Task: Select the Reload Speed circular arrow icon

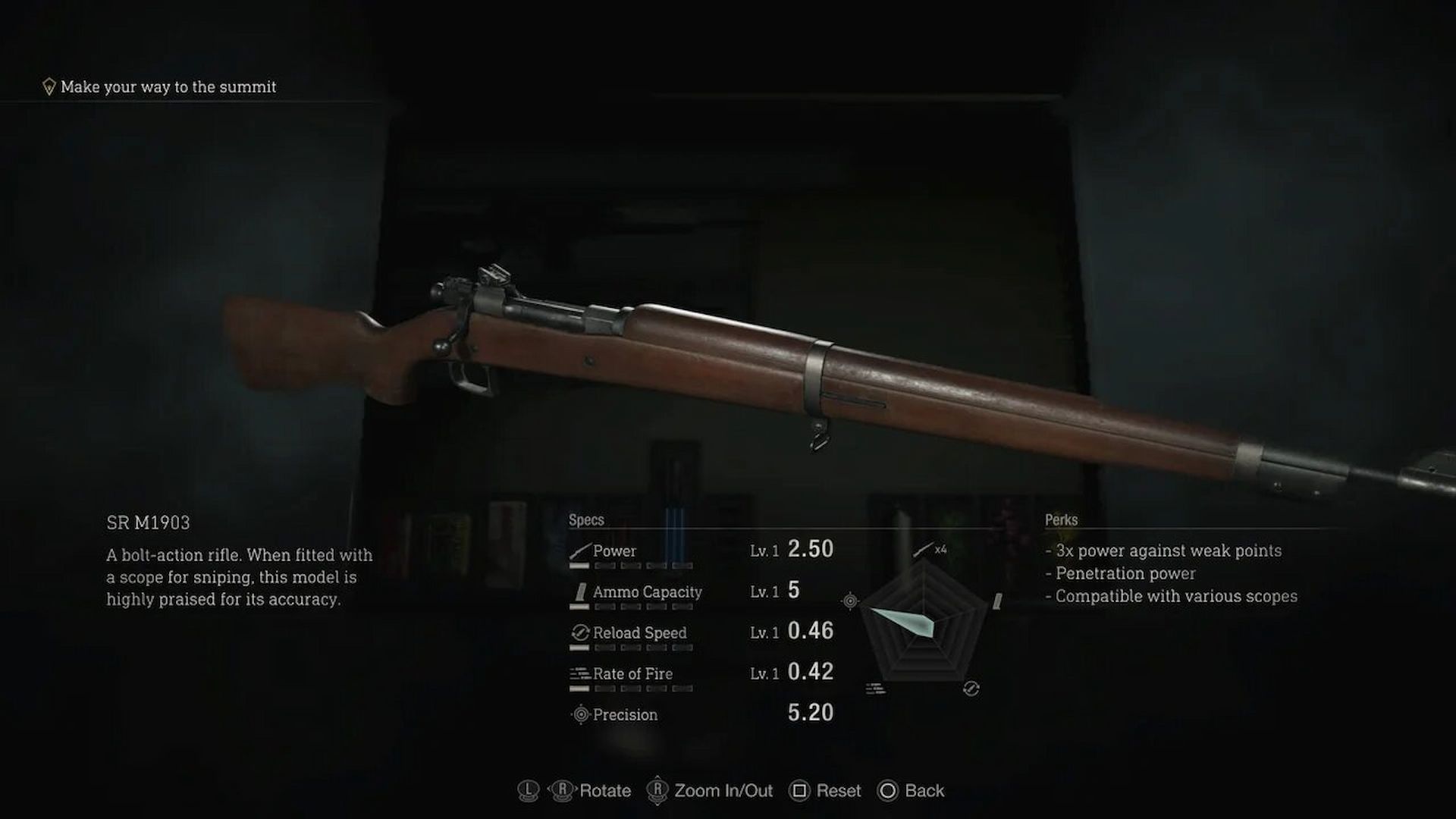Action: pos(580,633)
